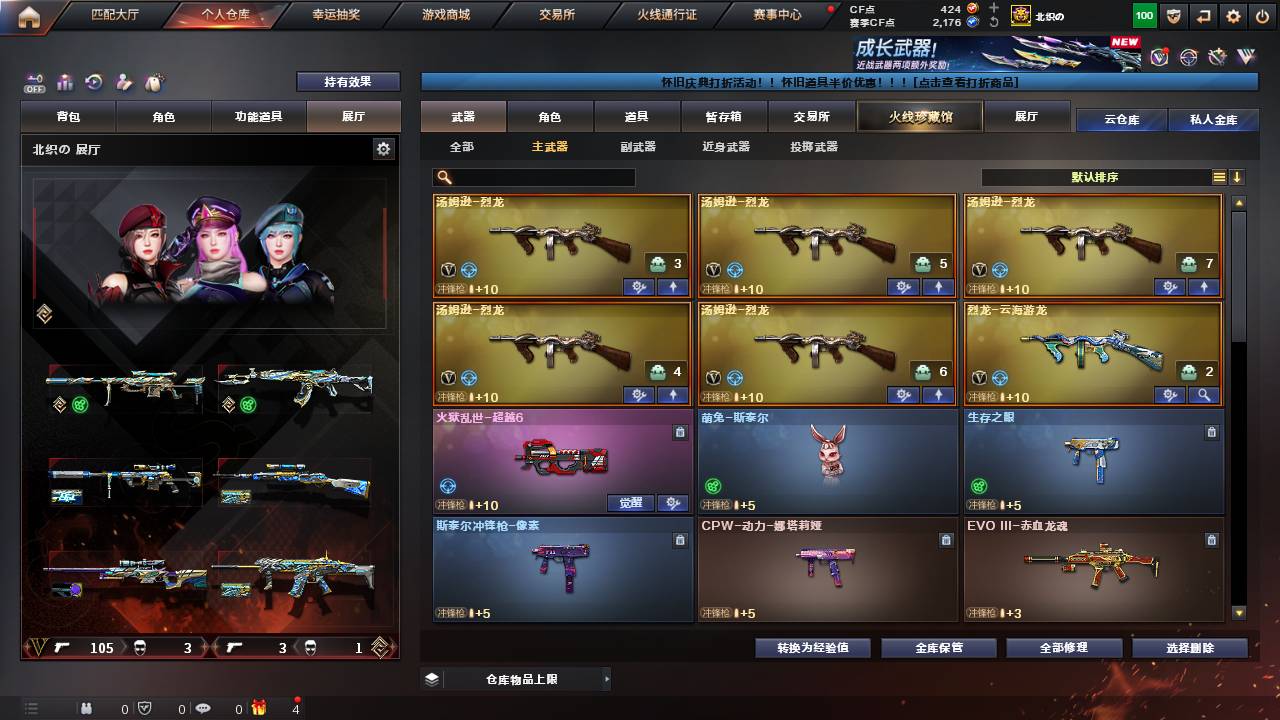Screen dimensions: 1280x720
Task: Click the return arrow icon in the top-right corner
Action: (1203, 16)
